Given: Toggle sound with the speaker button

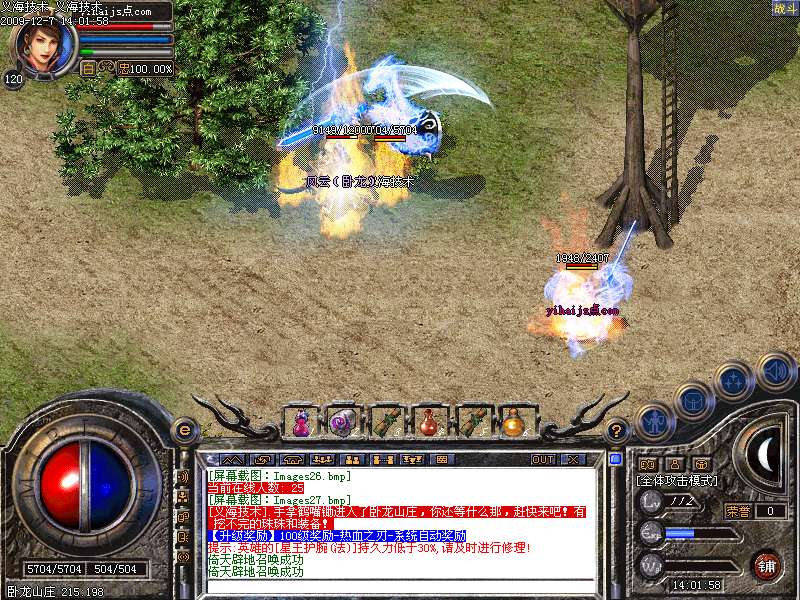Looking at the screenshot, I should pos(775,370).
